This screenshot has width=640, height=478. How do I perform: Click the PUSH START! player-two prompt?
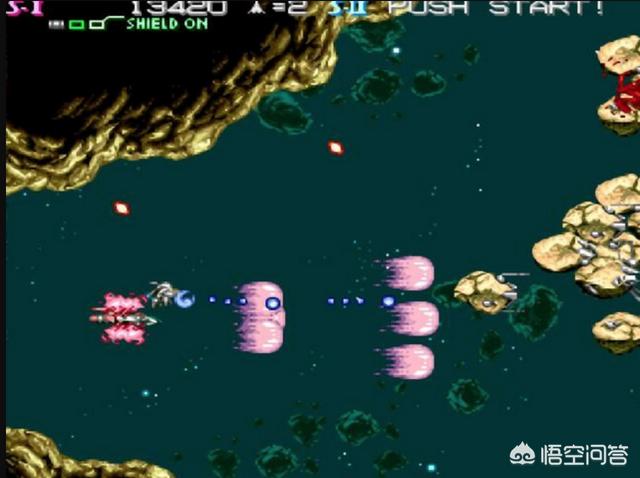[496, 8]
